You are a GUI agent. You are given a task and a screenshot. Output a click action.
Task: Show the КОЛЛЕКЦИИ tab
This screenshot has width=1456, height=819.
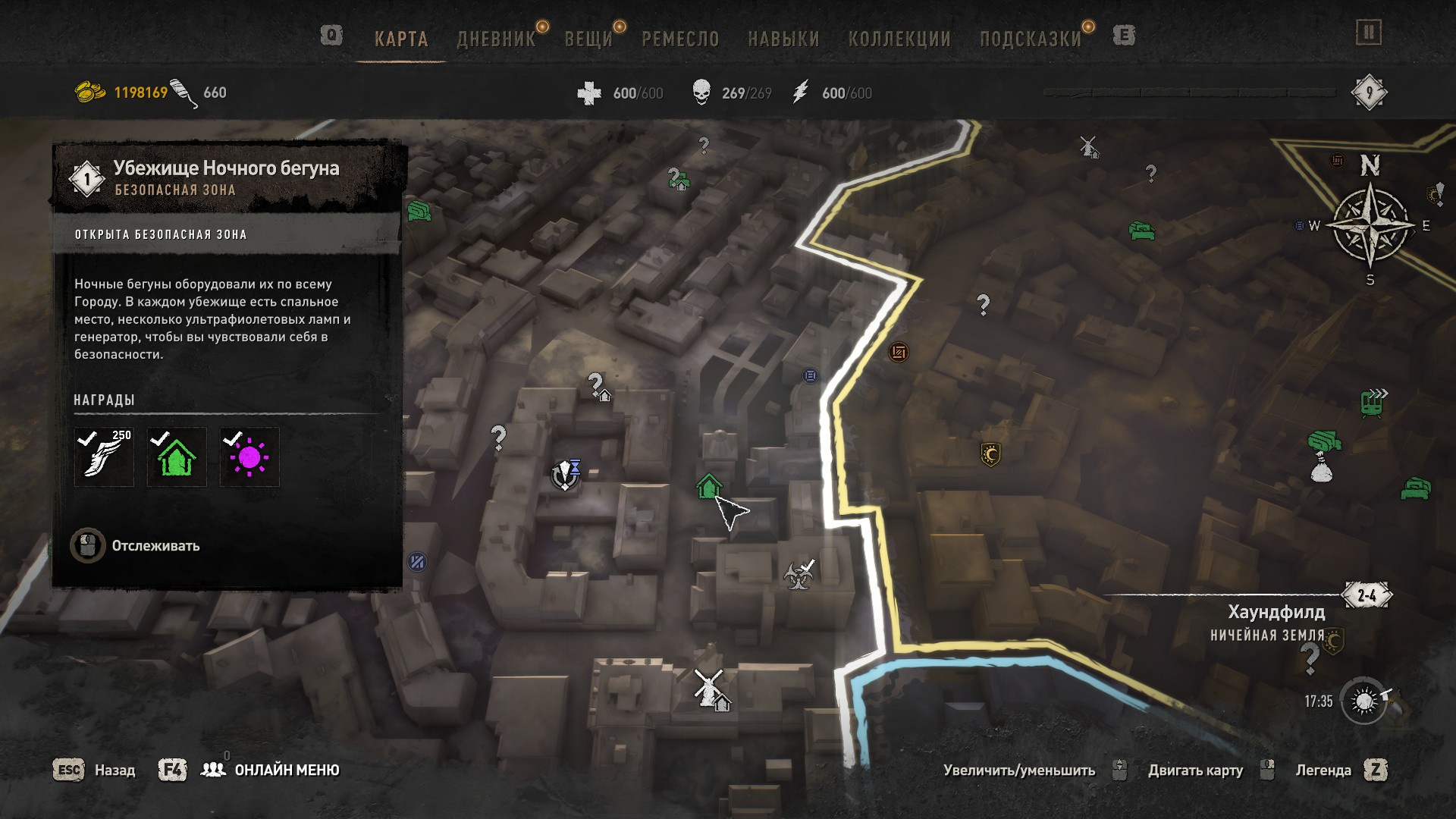point(899,39)
